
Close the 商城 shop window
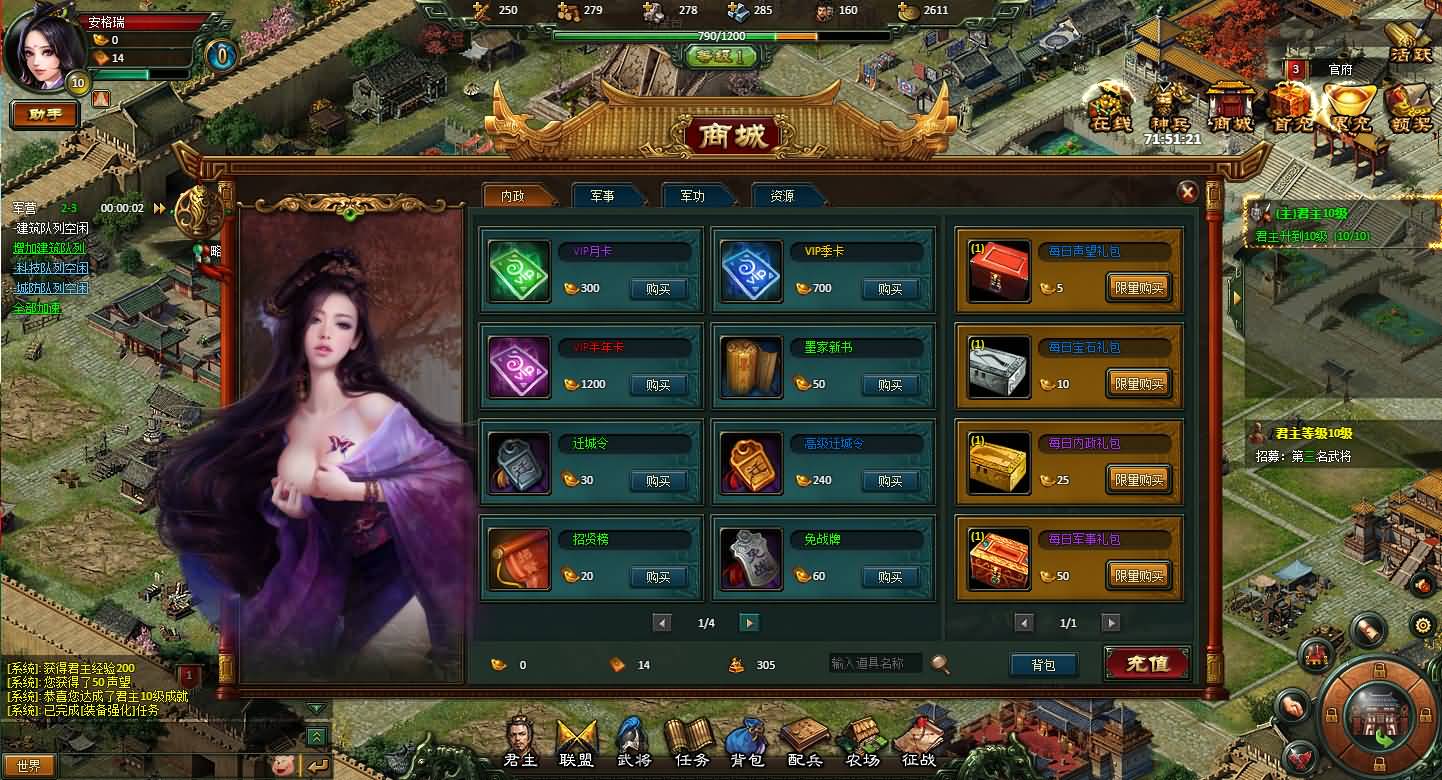pos(1187,192)
